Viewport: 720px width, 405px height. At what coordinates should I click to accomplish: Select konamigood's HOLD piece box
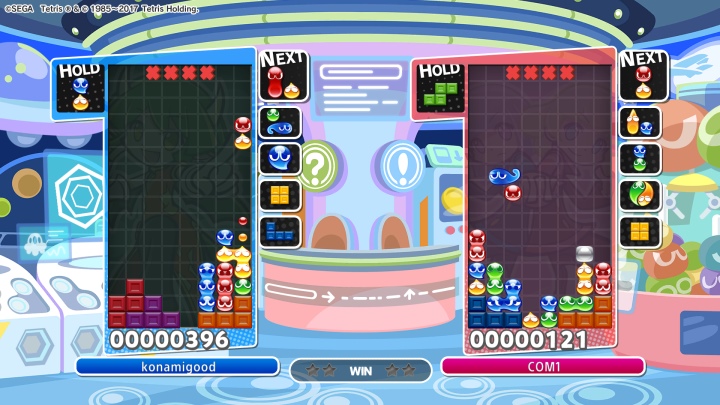tap(80, 89)
